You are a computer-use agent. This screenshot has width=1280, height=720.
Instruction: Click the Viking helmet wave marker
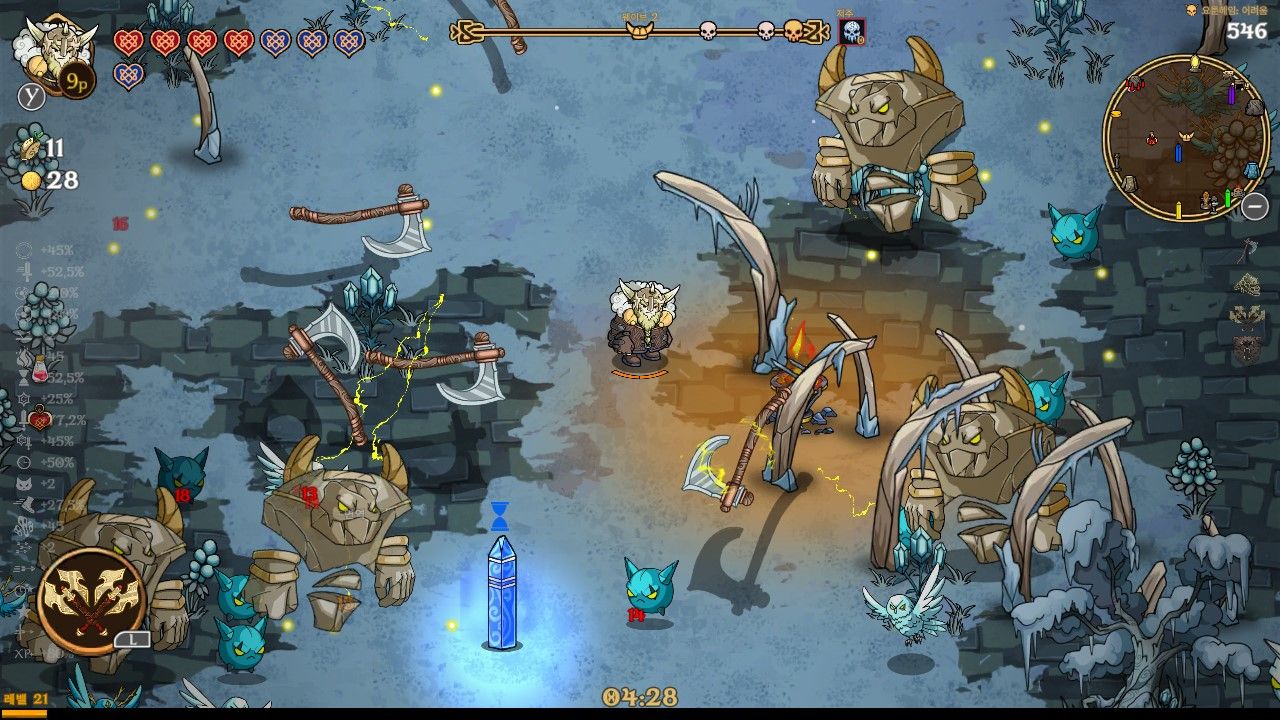638,31
